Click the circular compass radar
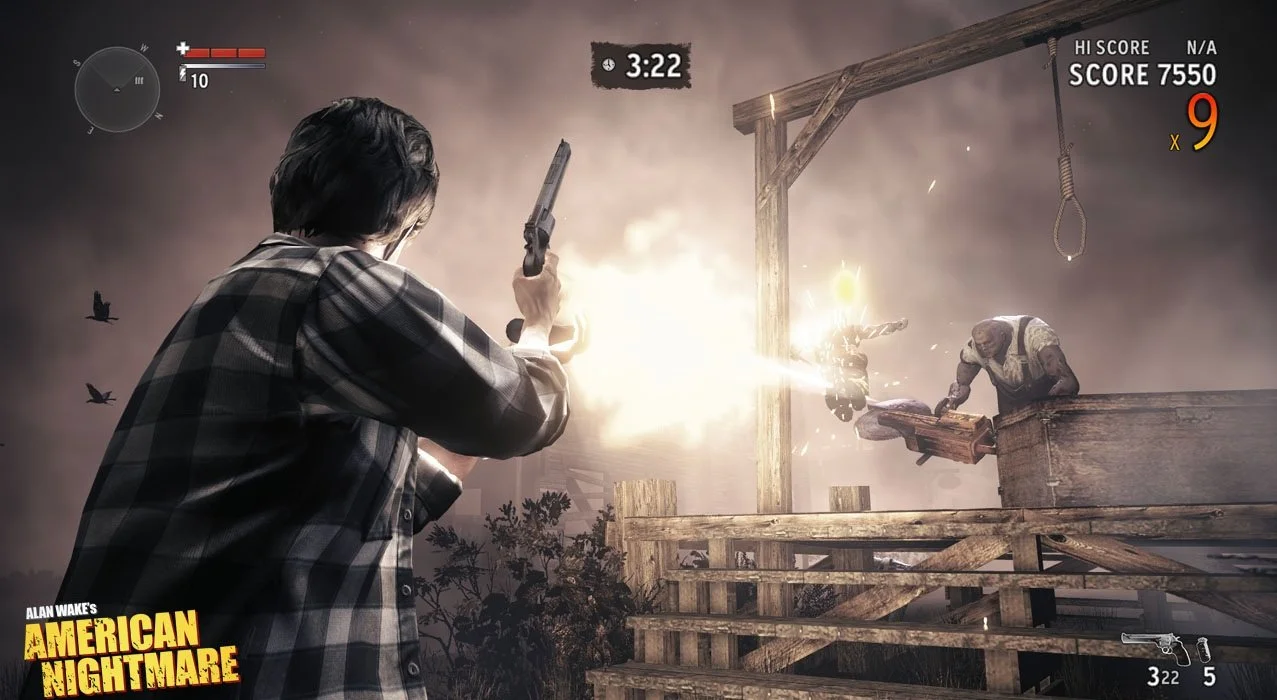Screen dimensions: 1277x700 pyautogui.click(x=117, y=89)
